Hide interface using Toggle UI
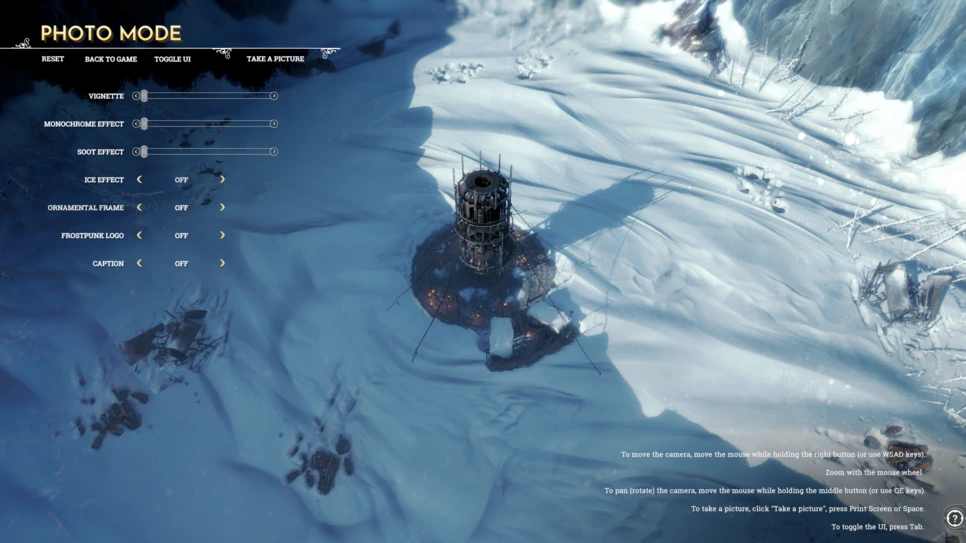Screen dimensions: 966x543 coord(172,59)
